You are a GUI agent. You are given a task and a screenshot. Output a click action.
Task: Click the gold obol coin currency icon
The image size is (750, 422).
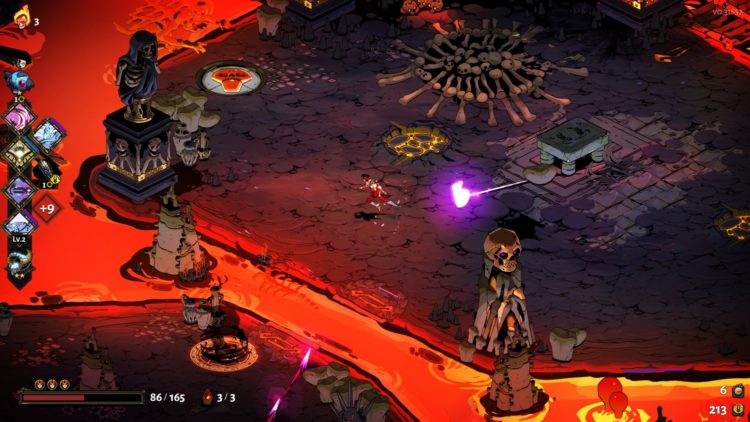point(738,408)
